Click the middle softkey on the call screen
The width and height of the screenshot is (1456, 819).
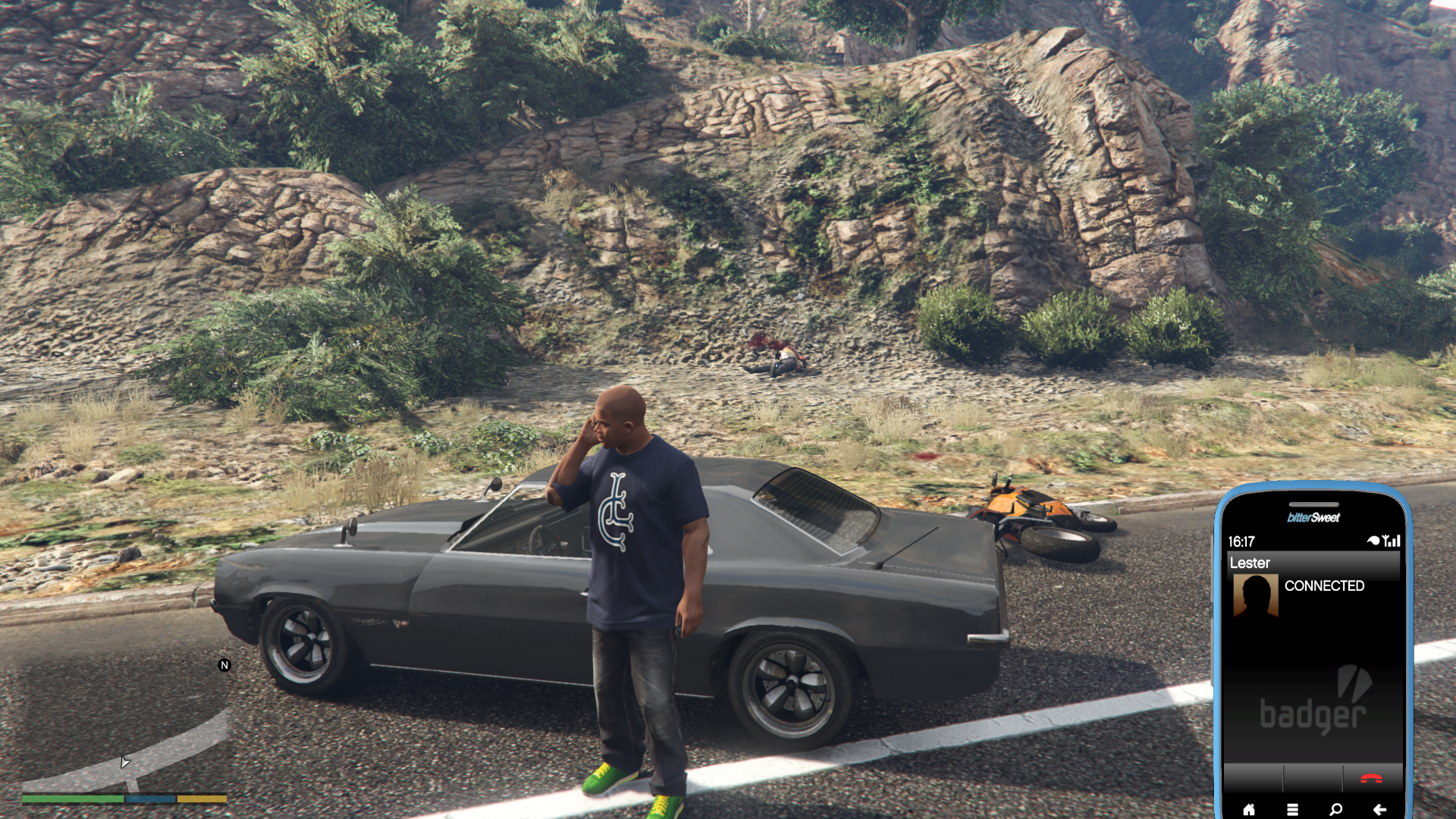1313,777
